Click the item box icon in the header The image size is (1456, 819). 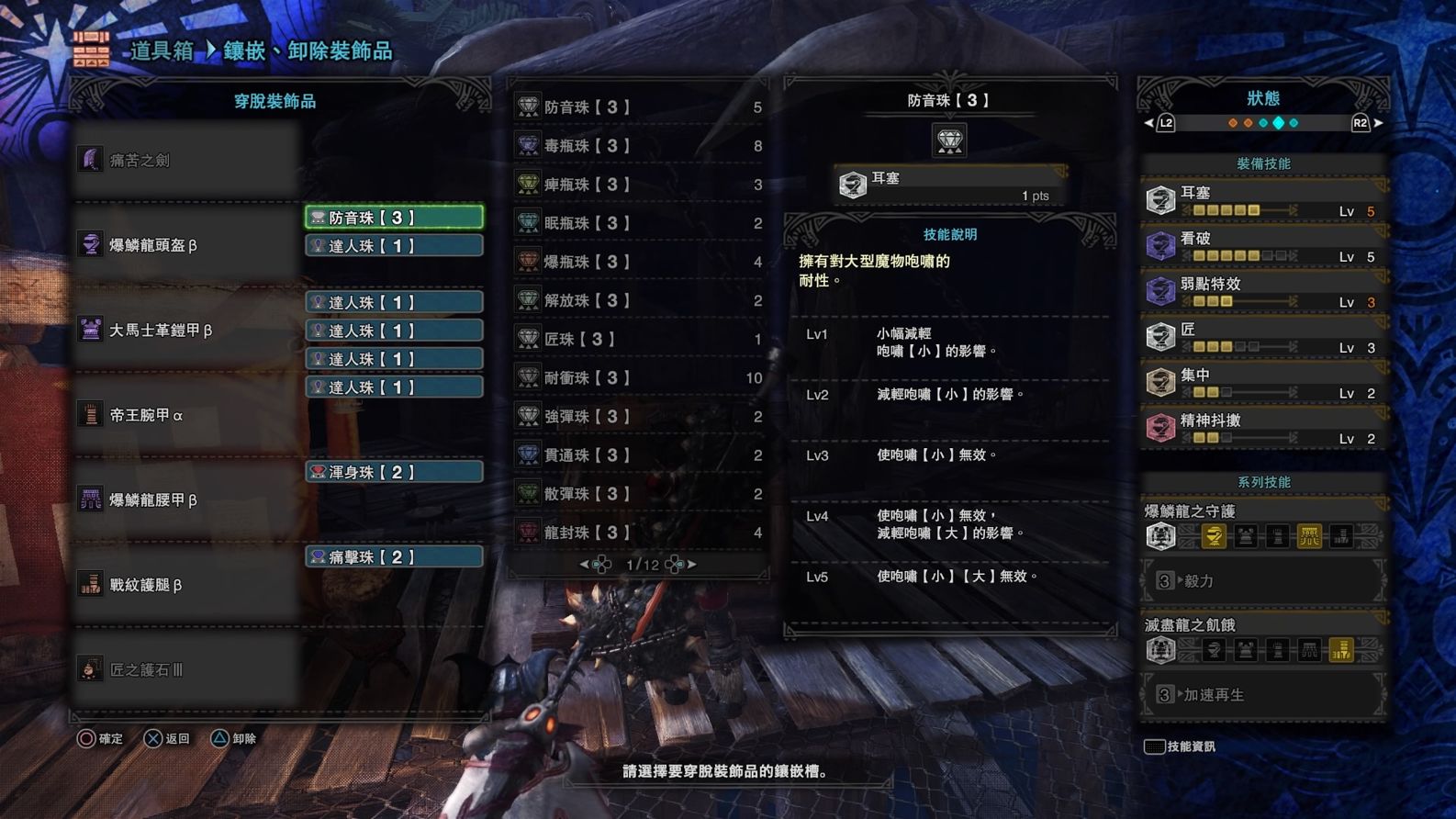click(91, 51)
